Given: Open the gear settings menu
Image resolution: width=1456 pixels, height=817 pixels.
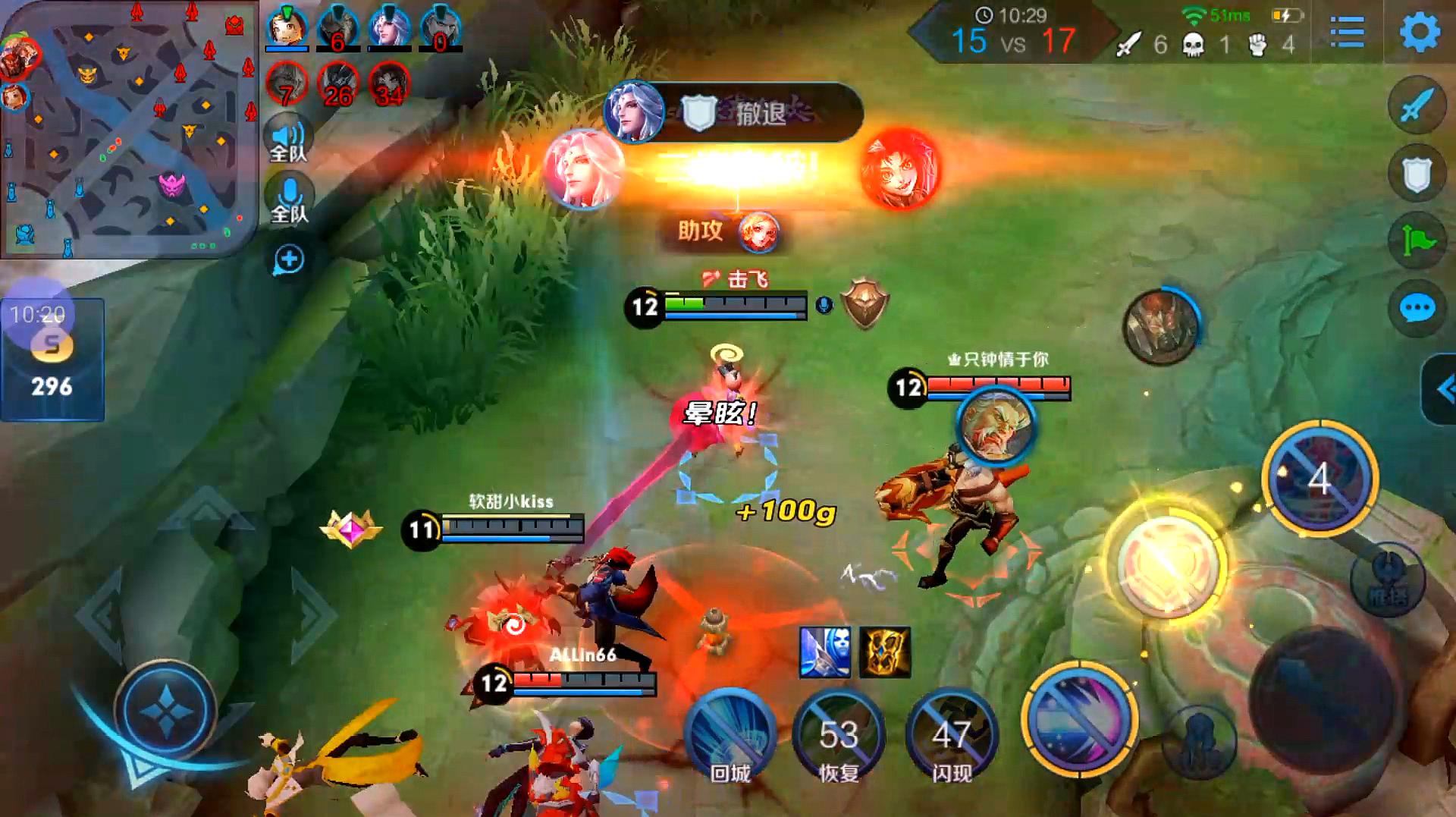Looking at the screenshot, I should point(1419,33).
